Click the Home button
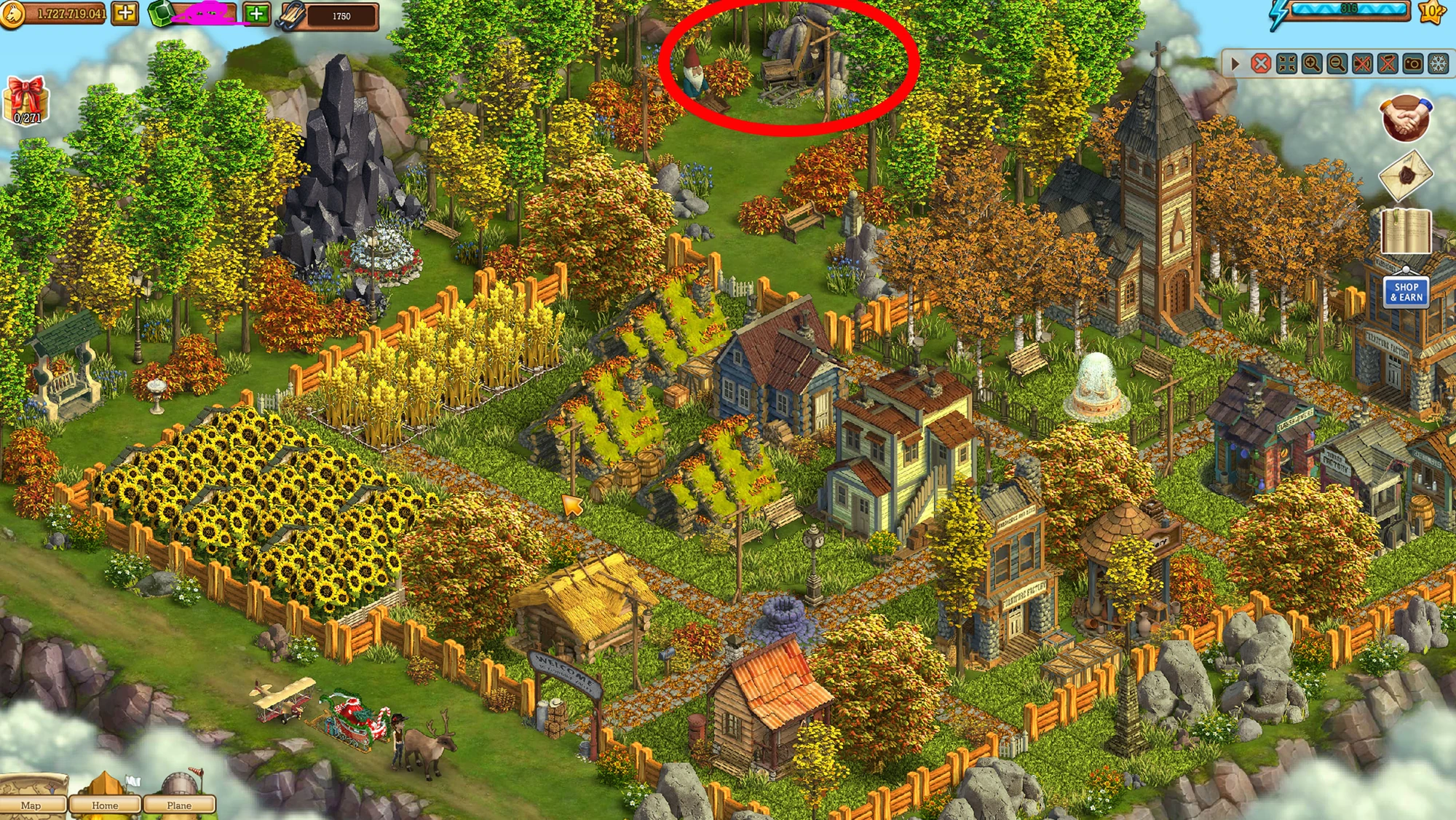This screenshot has width=1456, height=820. [106, 805]
